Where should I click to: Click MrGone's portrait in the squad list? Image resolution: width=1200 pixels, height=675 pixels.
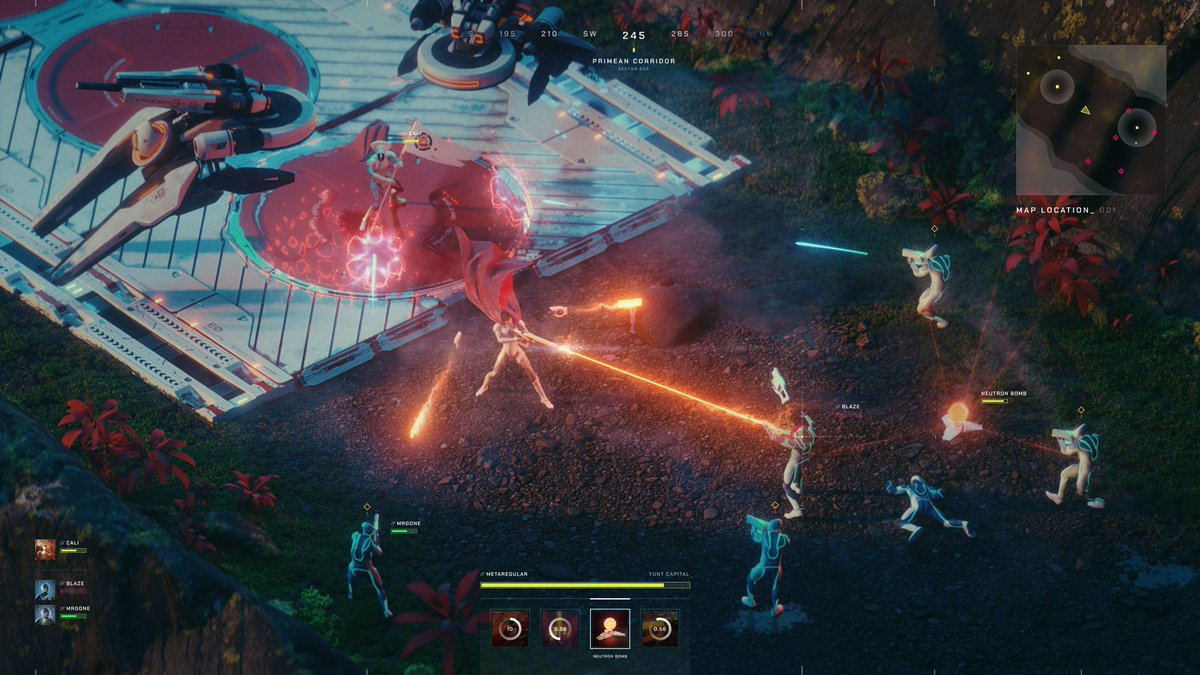coord(45,614)
